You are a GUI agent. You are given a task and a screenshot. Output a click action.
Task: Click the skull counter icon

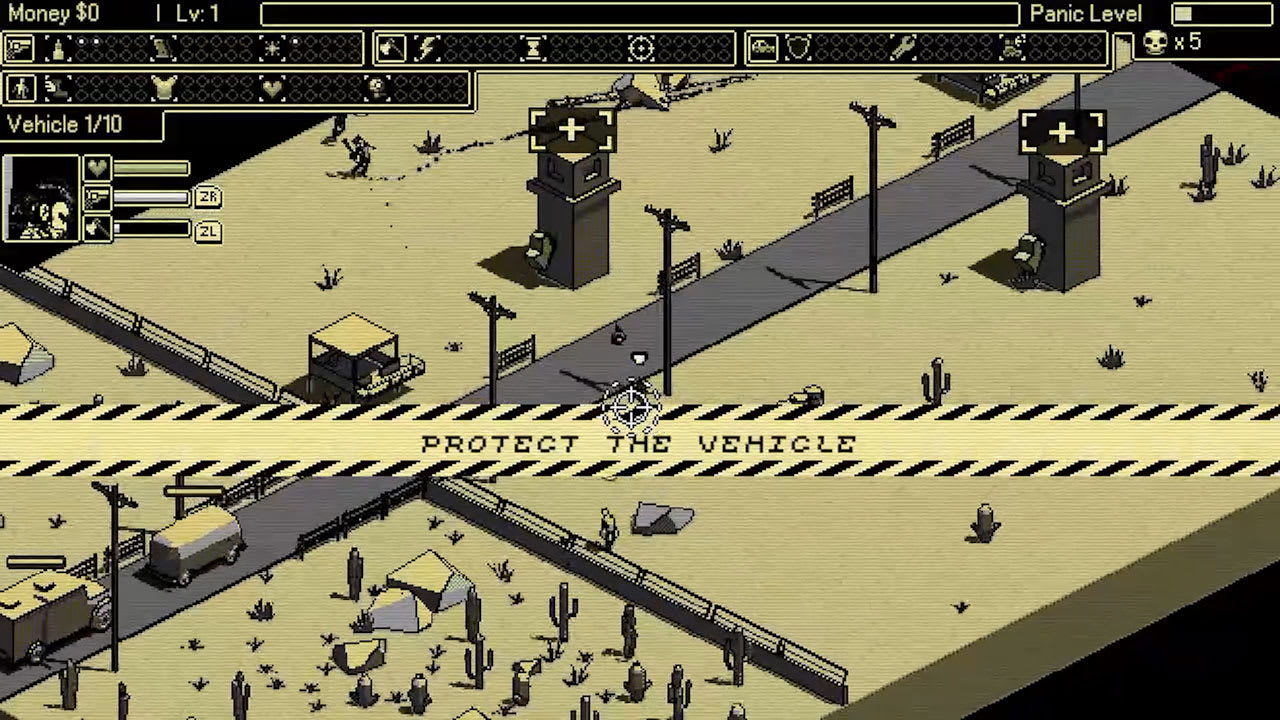click(1157, 43)
